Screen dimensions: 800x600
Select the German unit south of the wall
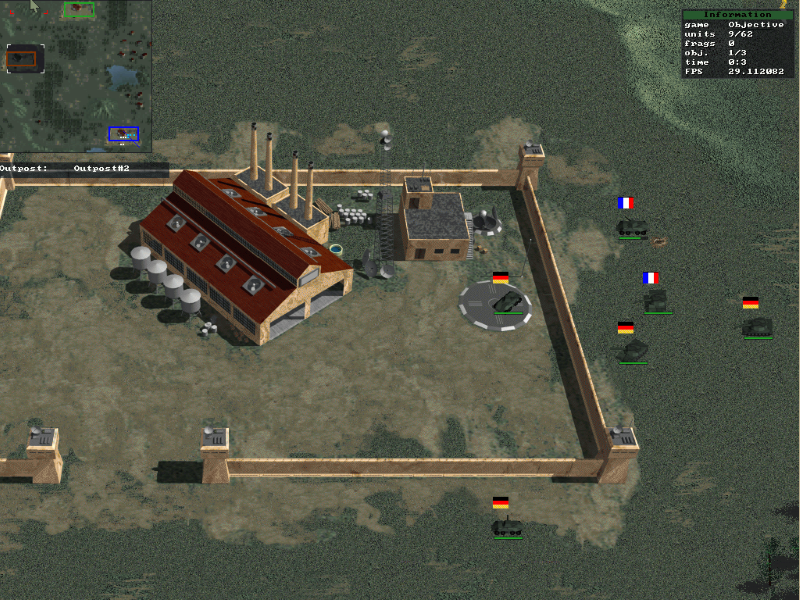tap(507, 526)
